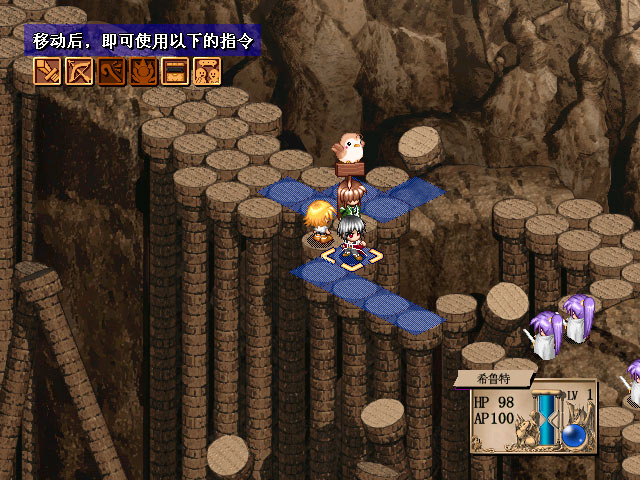The image size is (640, 480).
Task: Select the sword attack command icon
Action: (x=48, y=72)
